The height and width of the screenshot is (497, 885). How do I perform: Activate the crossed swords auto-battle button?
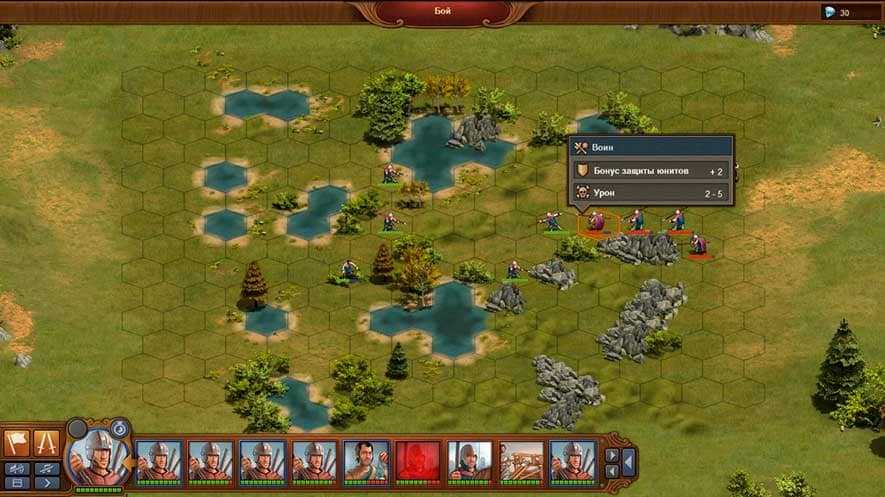pyautogui.click(x=47, y=442)
